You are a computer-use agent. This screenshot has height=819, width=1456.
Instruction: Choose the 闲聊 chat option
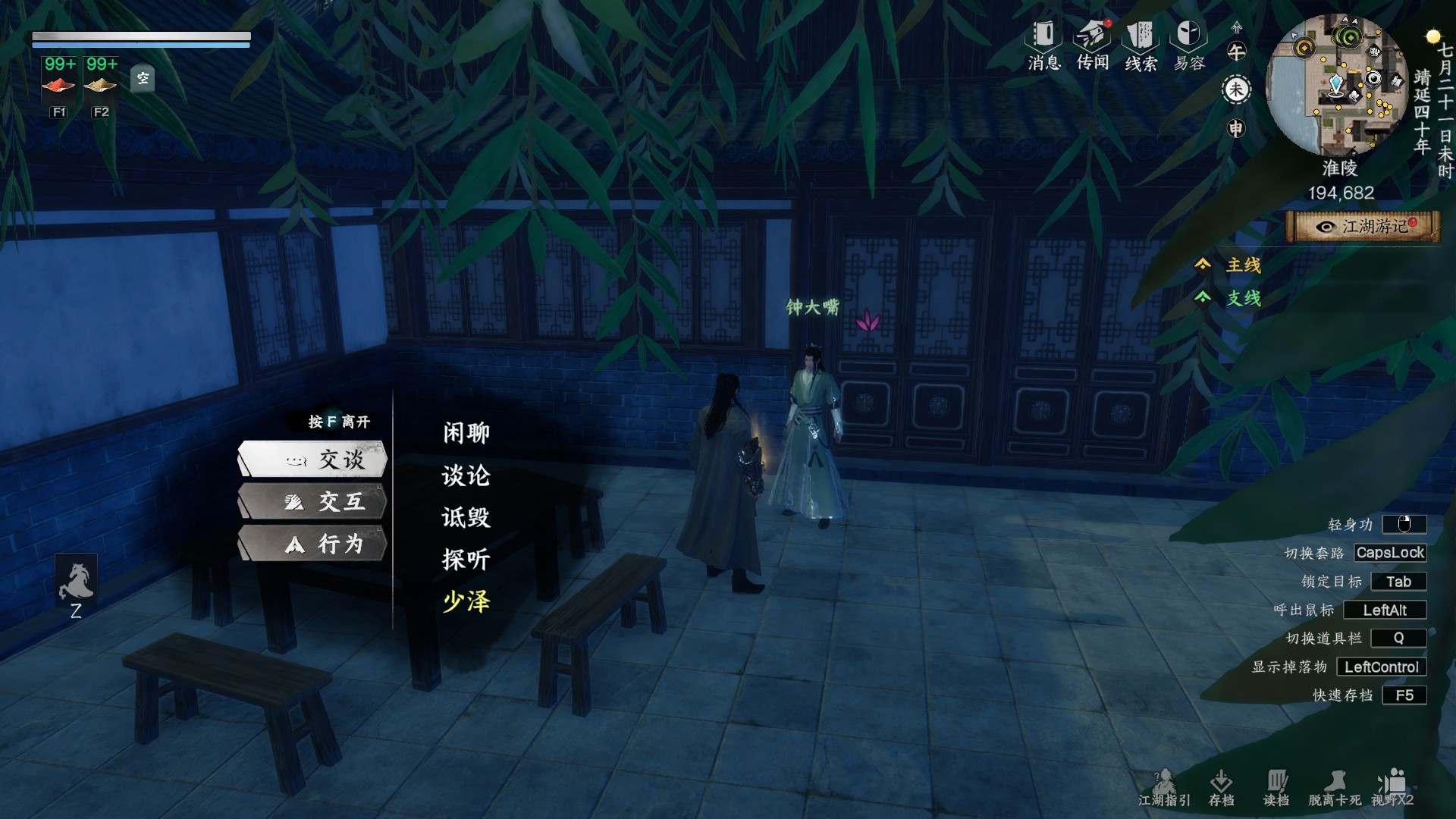(466, 433)
